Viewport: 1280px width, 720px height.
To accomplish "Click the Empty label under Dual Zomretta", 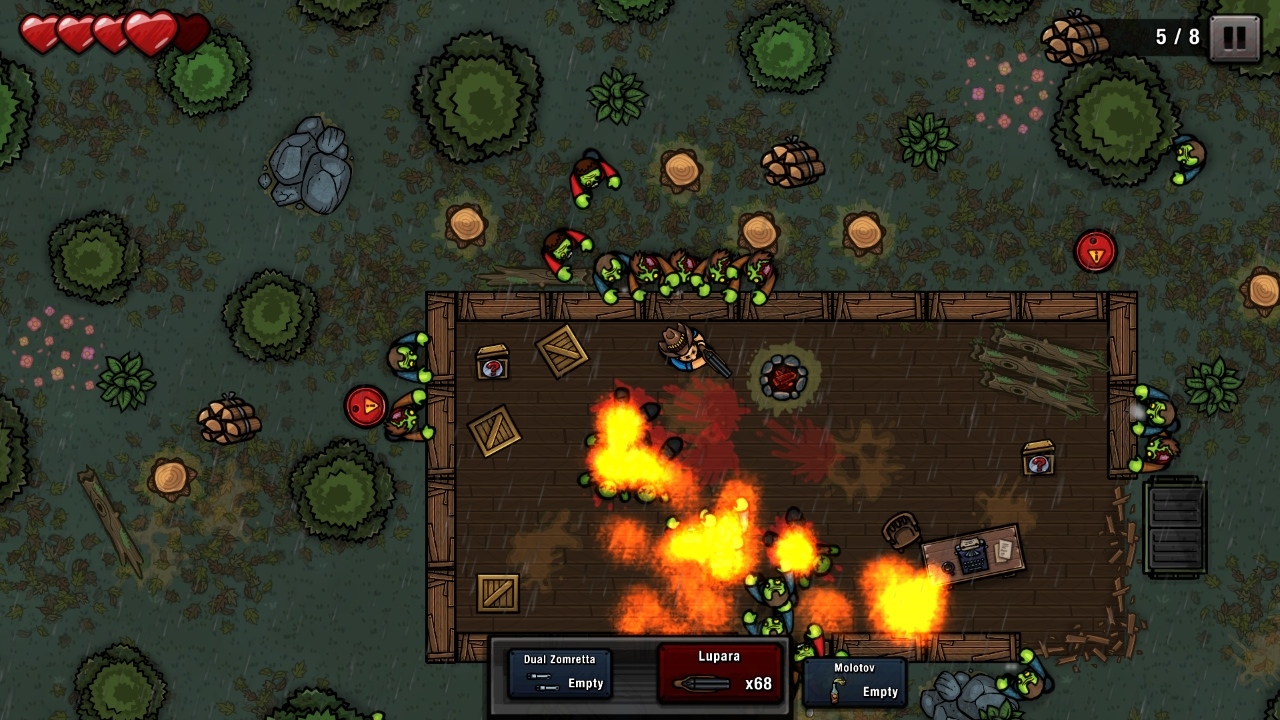I will (586, 684).
